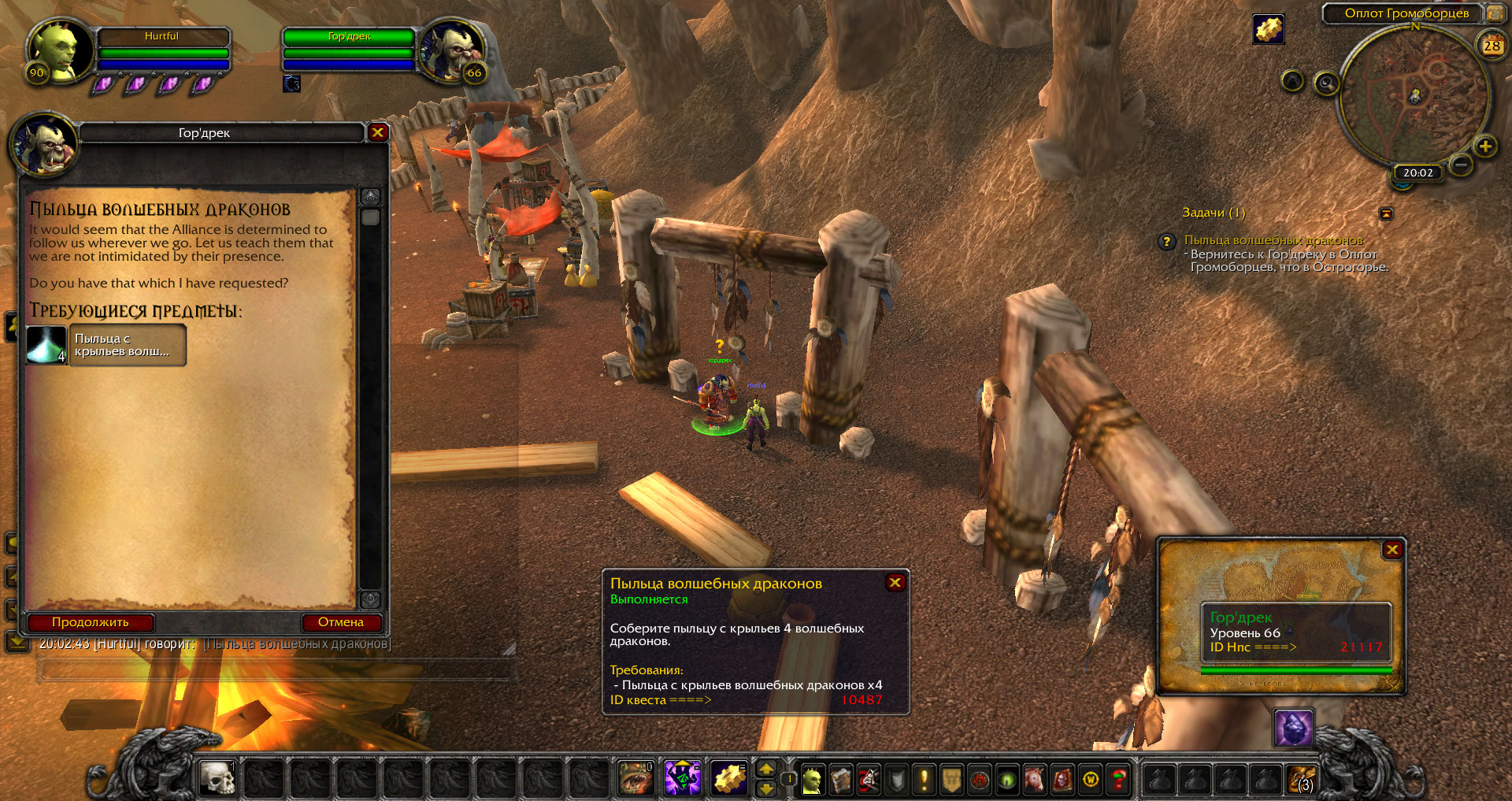
Task: Switch action bar page with up arrow
Action: (x=766, y=769)
